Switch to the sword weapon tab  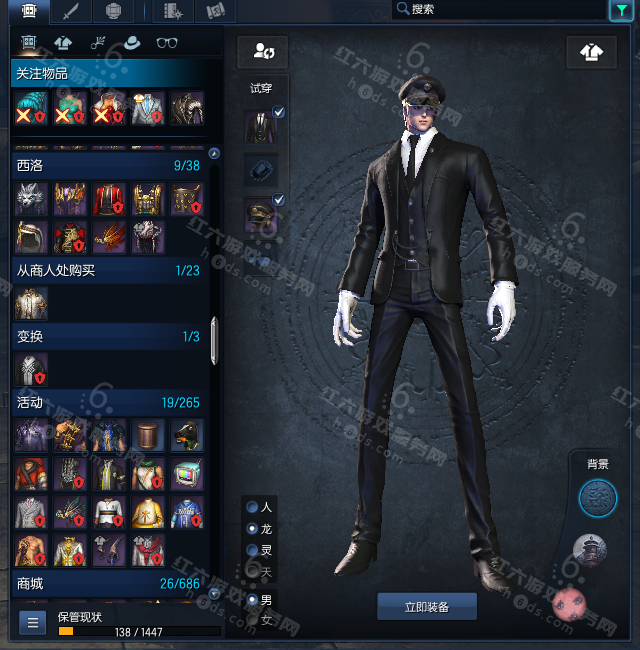coord(71,12)
